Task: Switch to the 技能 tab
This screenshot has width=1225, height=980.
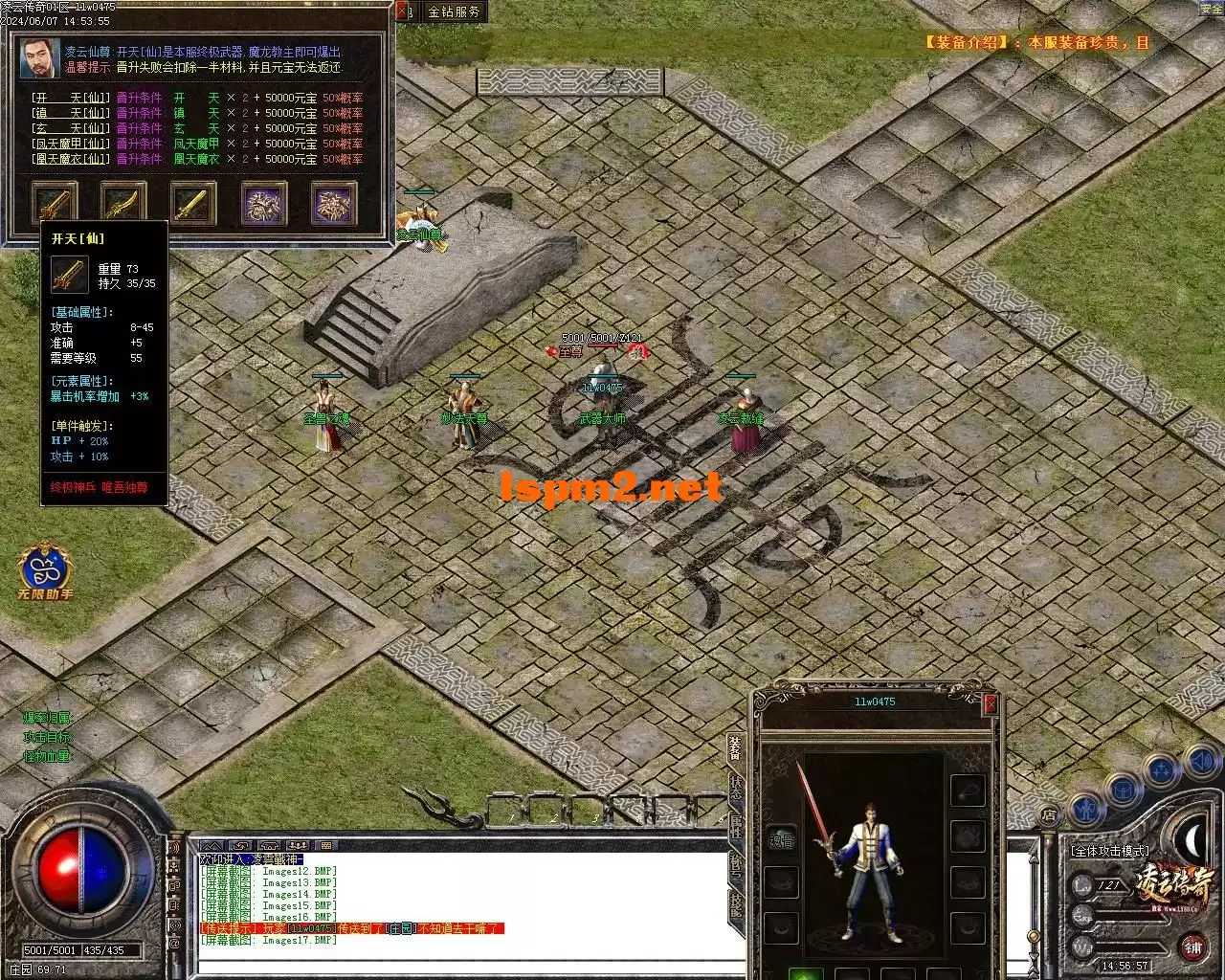Action: 735,904
